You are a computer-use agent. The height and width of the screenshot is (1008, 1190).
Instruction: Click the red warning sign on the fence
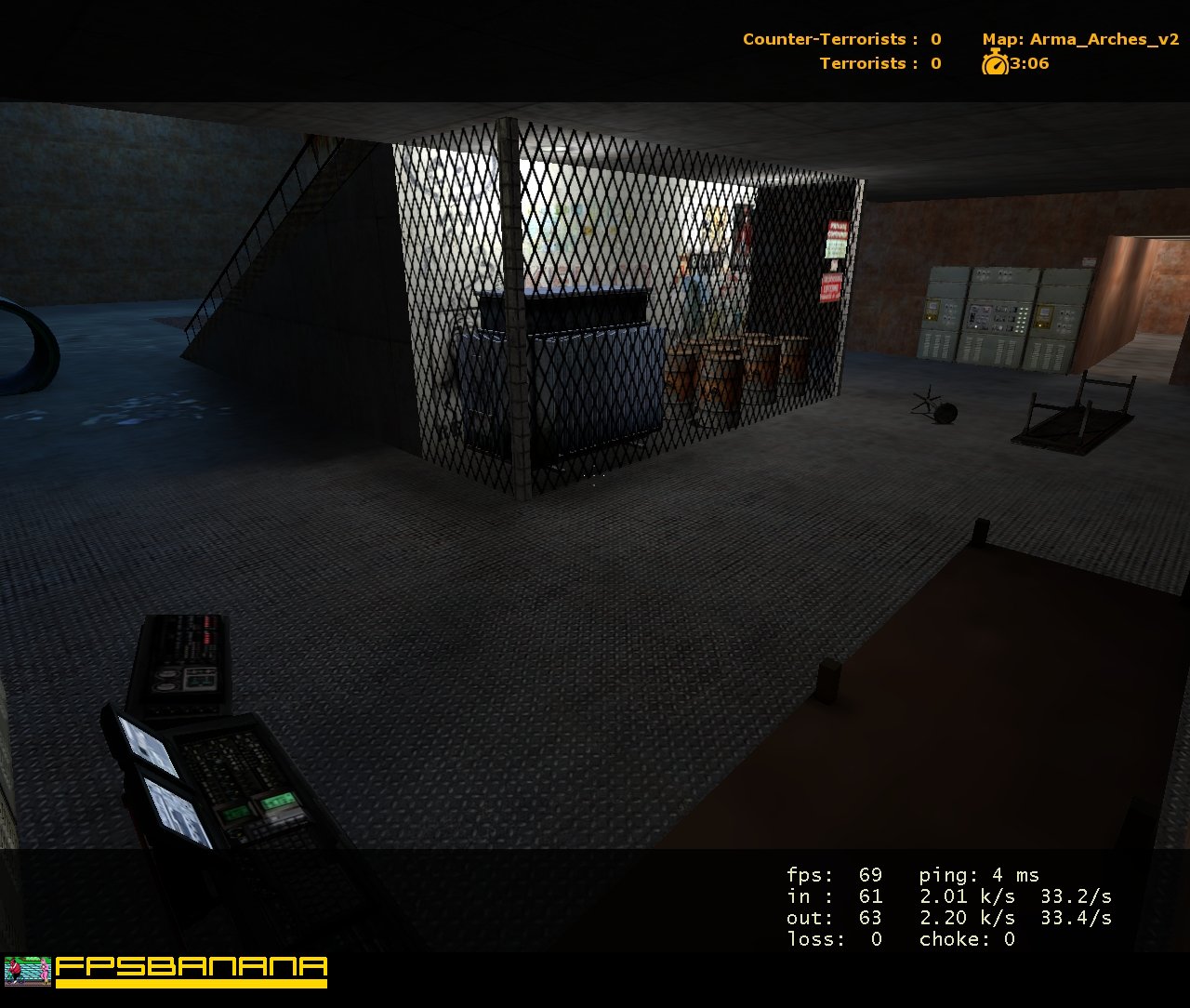click(x=836, y=228)
